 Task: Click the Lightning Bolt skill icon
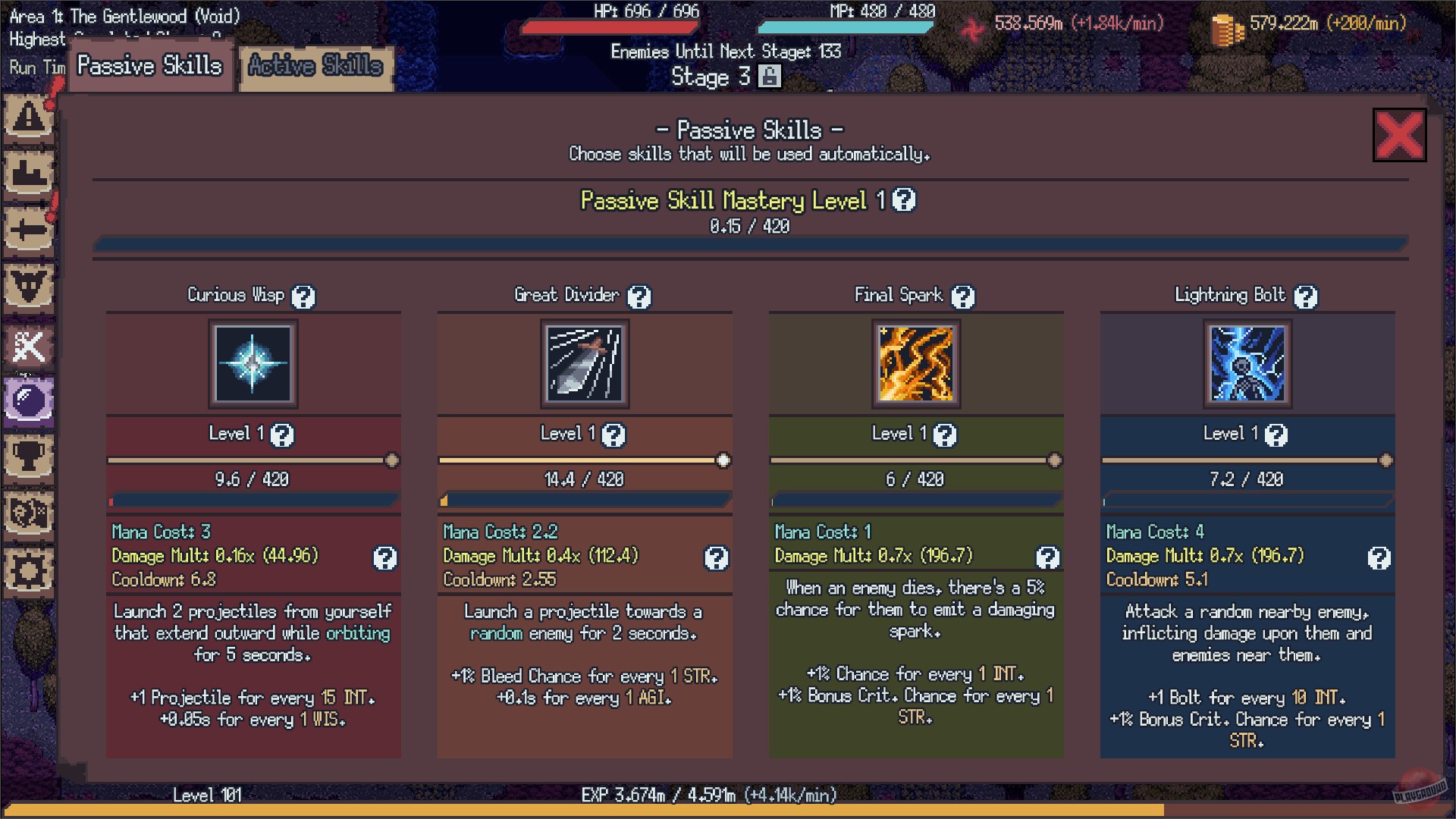click(1247, 365)
